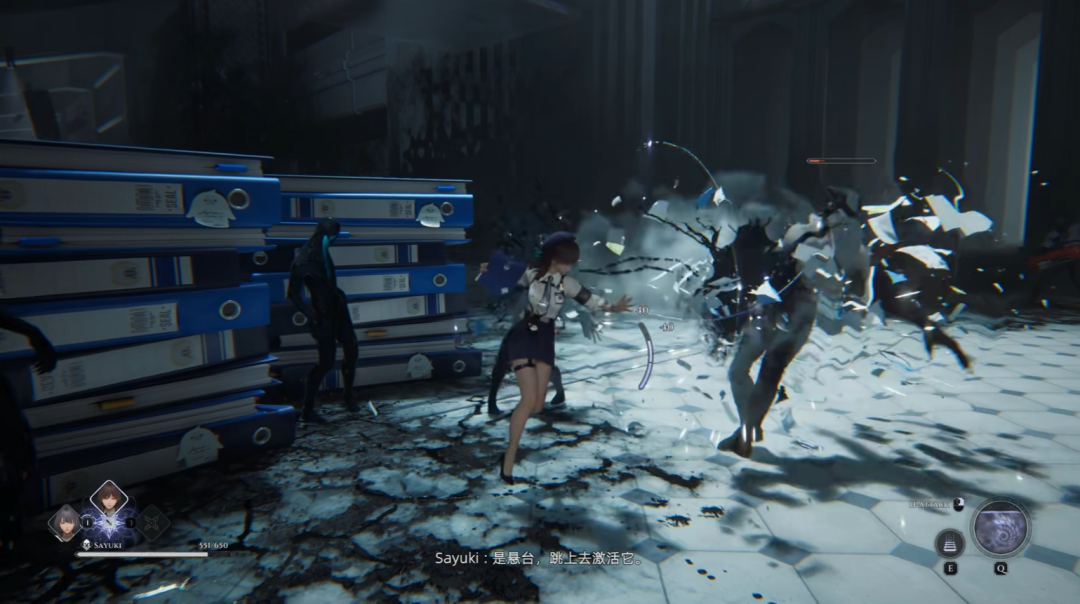This screenshot has width=1080, height=604.
Task: Switch to the grey-haired party member portrait
Action: point(66,522)
